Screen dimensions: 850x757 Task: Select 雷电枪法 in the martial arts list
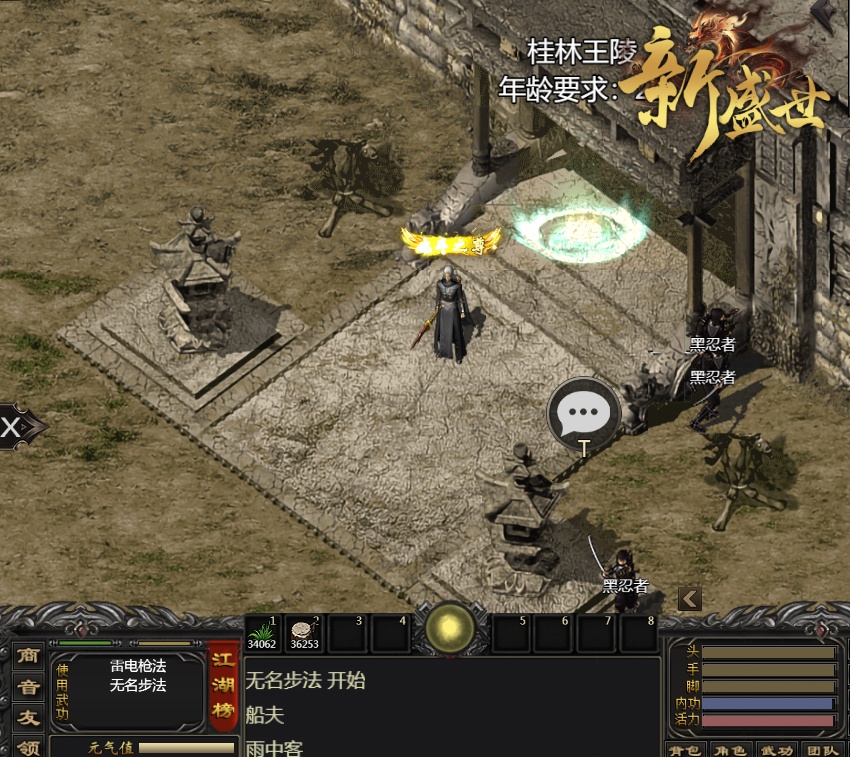pyautogui.click(x=138, y=667)
